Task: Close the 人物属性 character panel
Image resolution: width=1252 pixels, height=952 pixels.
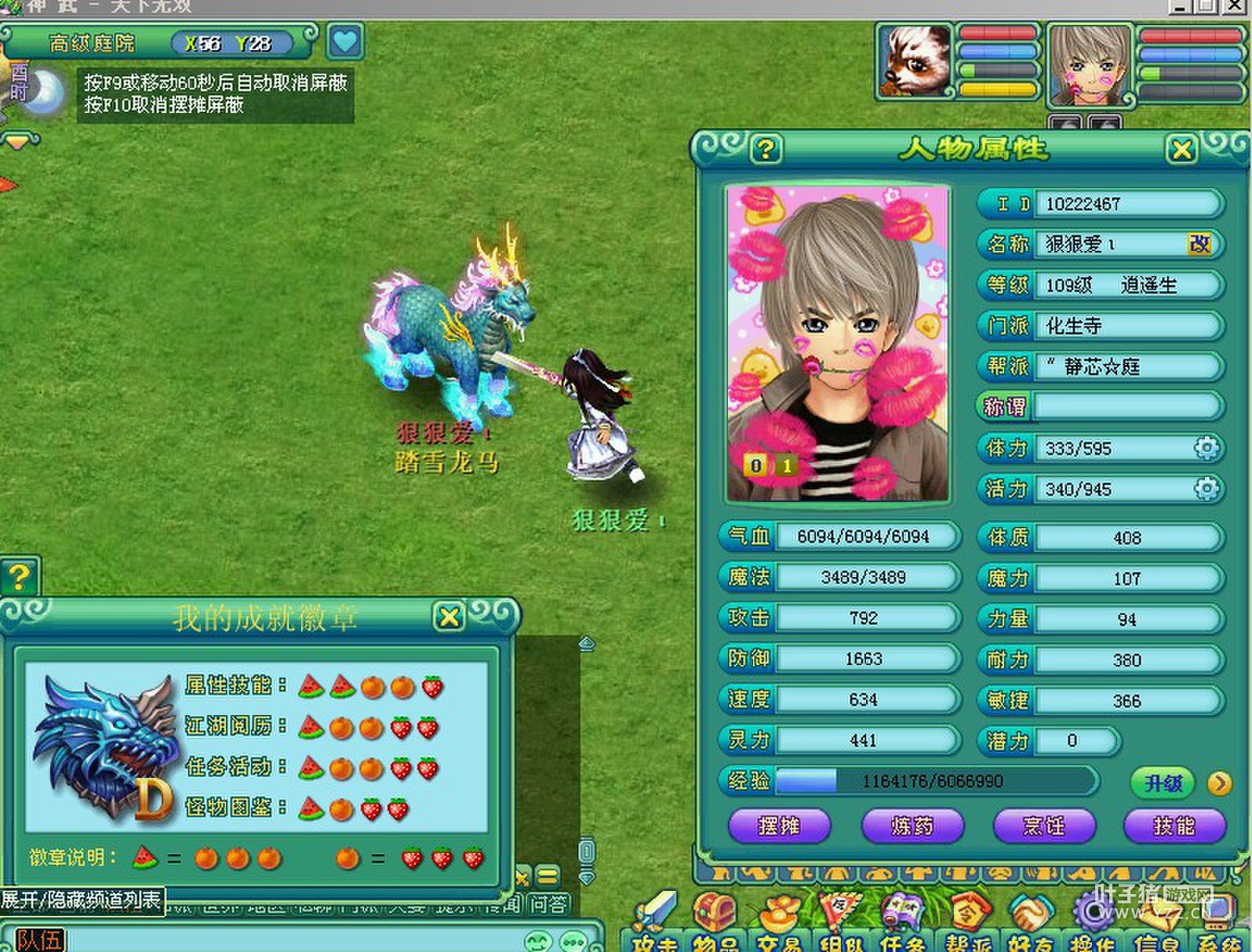Action: point(1182,149)
